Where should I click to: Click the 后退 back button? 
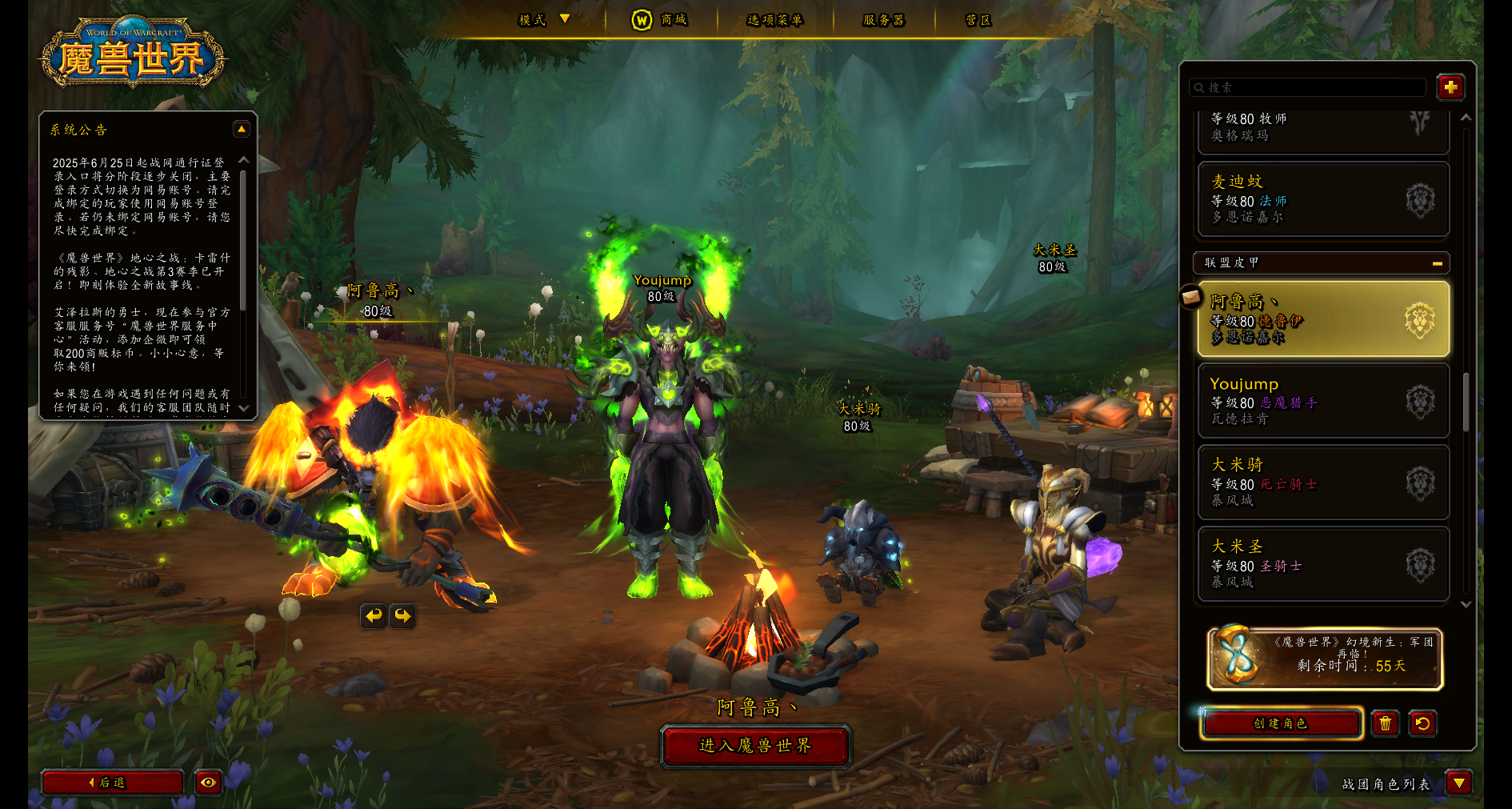tap(112, 783)
